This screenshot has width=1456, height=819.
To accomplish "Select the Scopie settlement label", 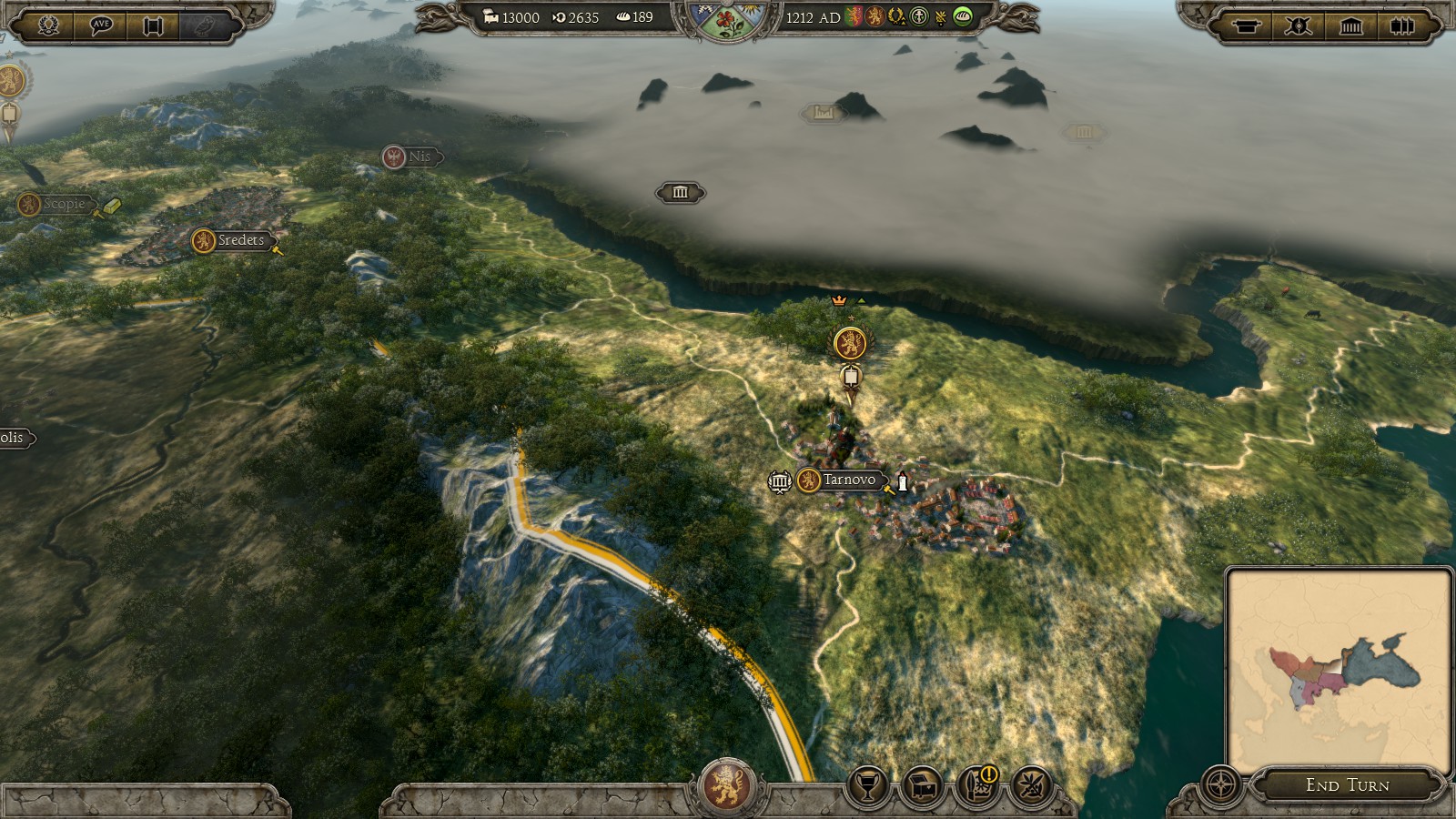I will [63, 204].
